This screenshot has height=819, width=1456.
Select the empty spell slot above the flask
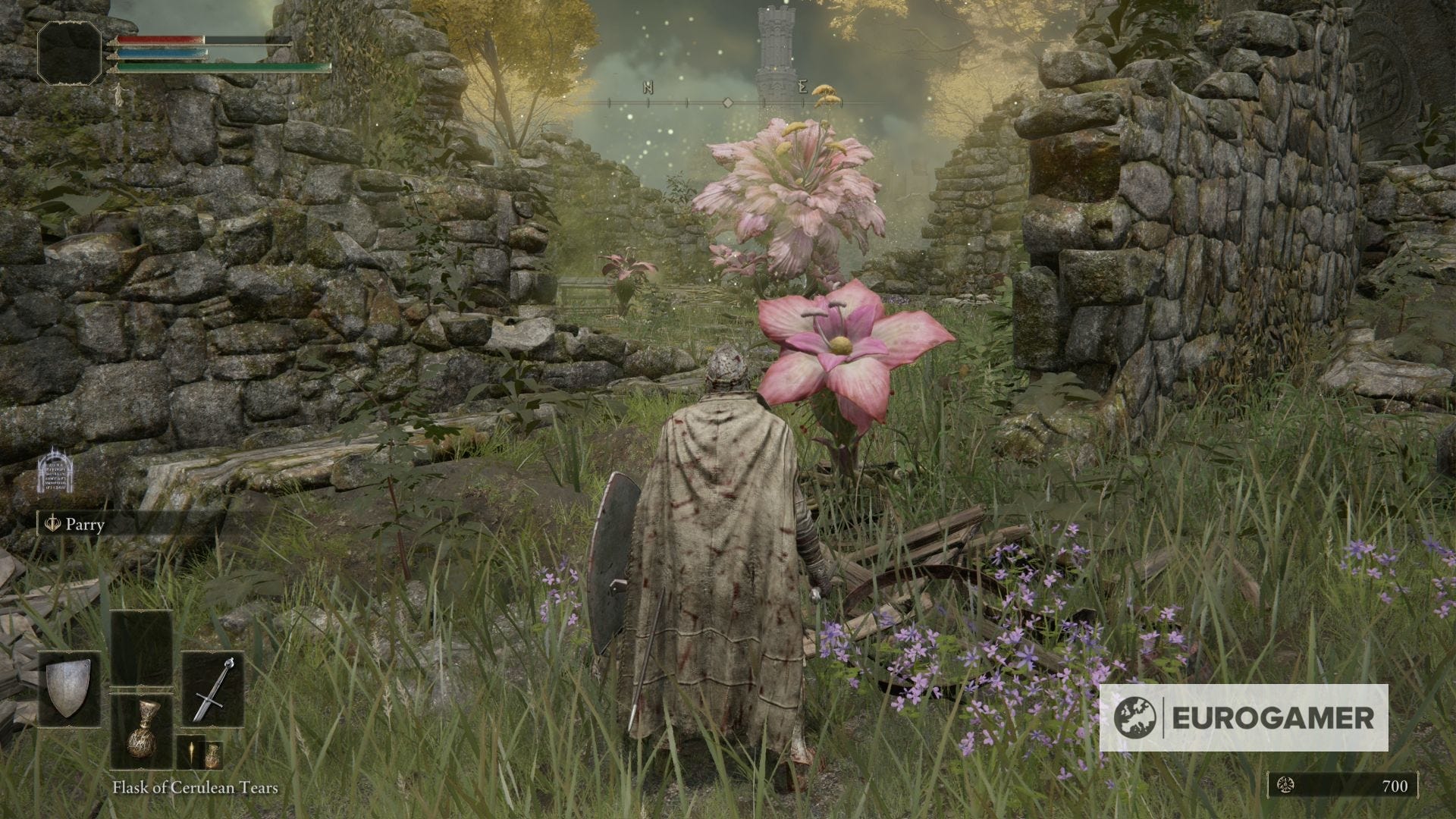142,648
